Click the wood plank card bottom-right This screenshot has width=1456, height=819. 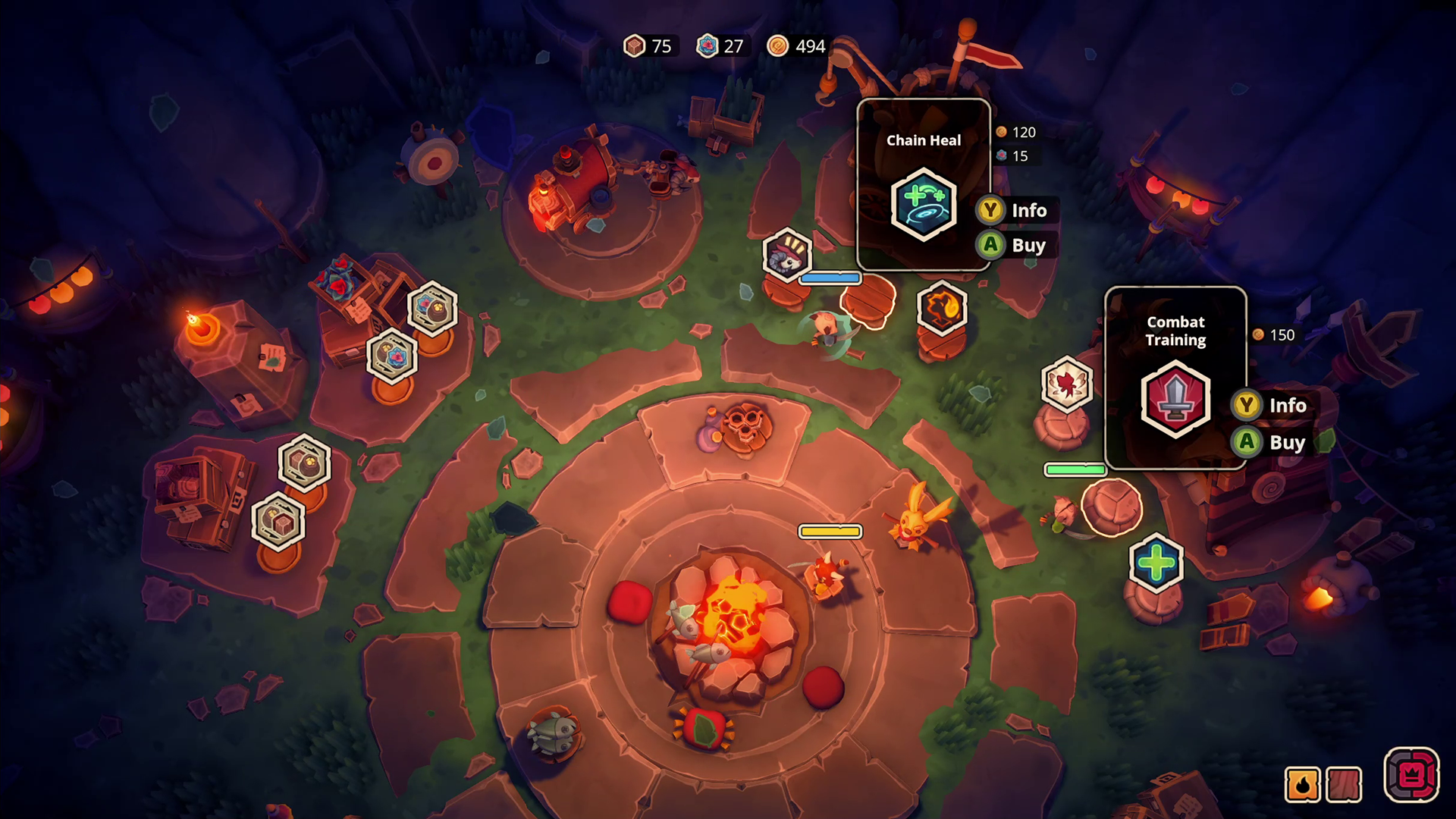click(x=1346, y=786)
